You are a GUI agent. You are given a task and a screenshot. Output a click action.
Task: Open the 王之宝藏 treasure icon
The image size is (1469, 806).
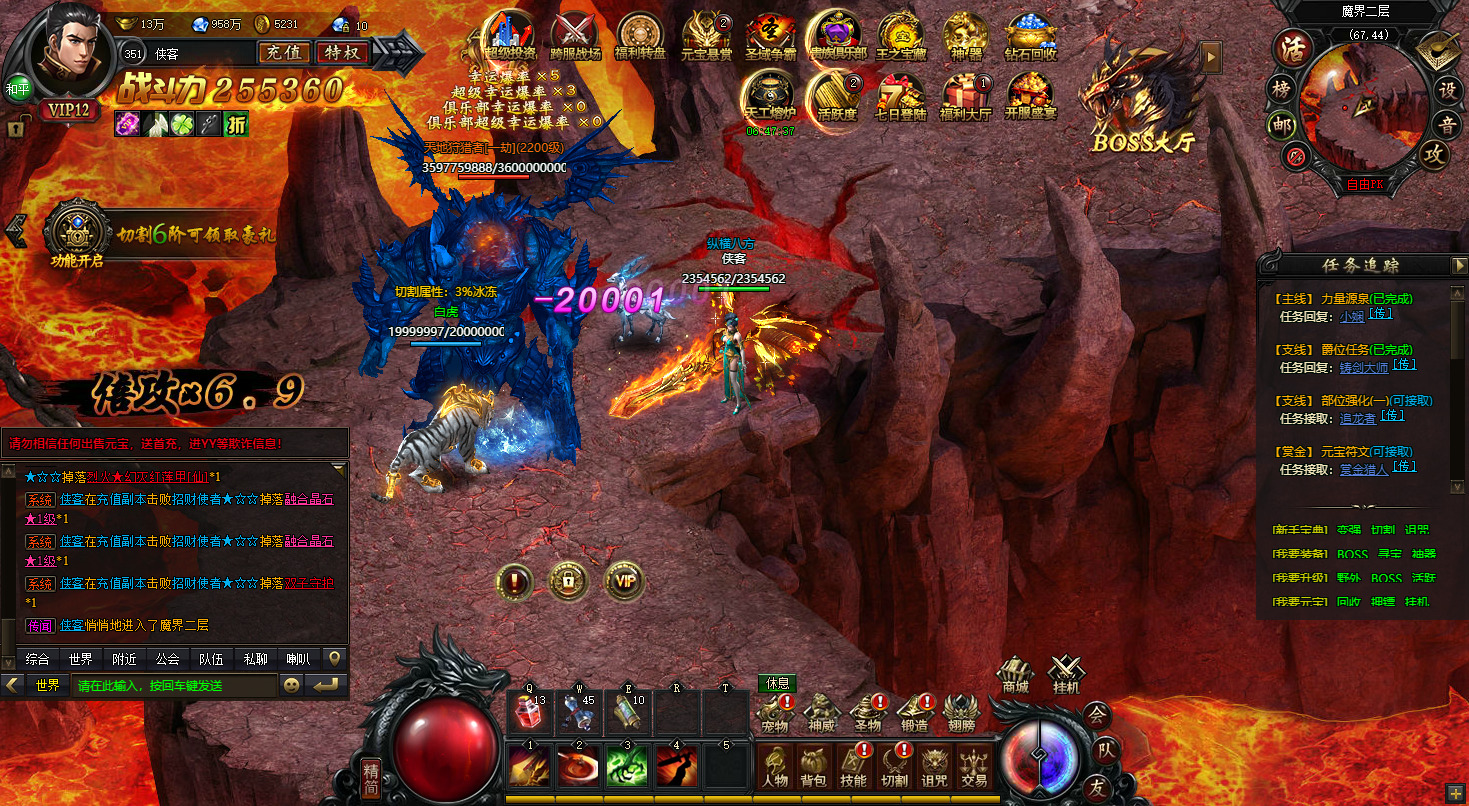900,38
